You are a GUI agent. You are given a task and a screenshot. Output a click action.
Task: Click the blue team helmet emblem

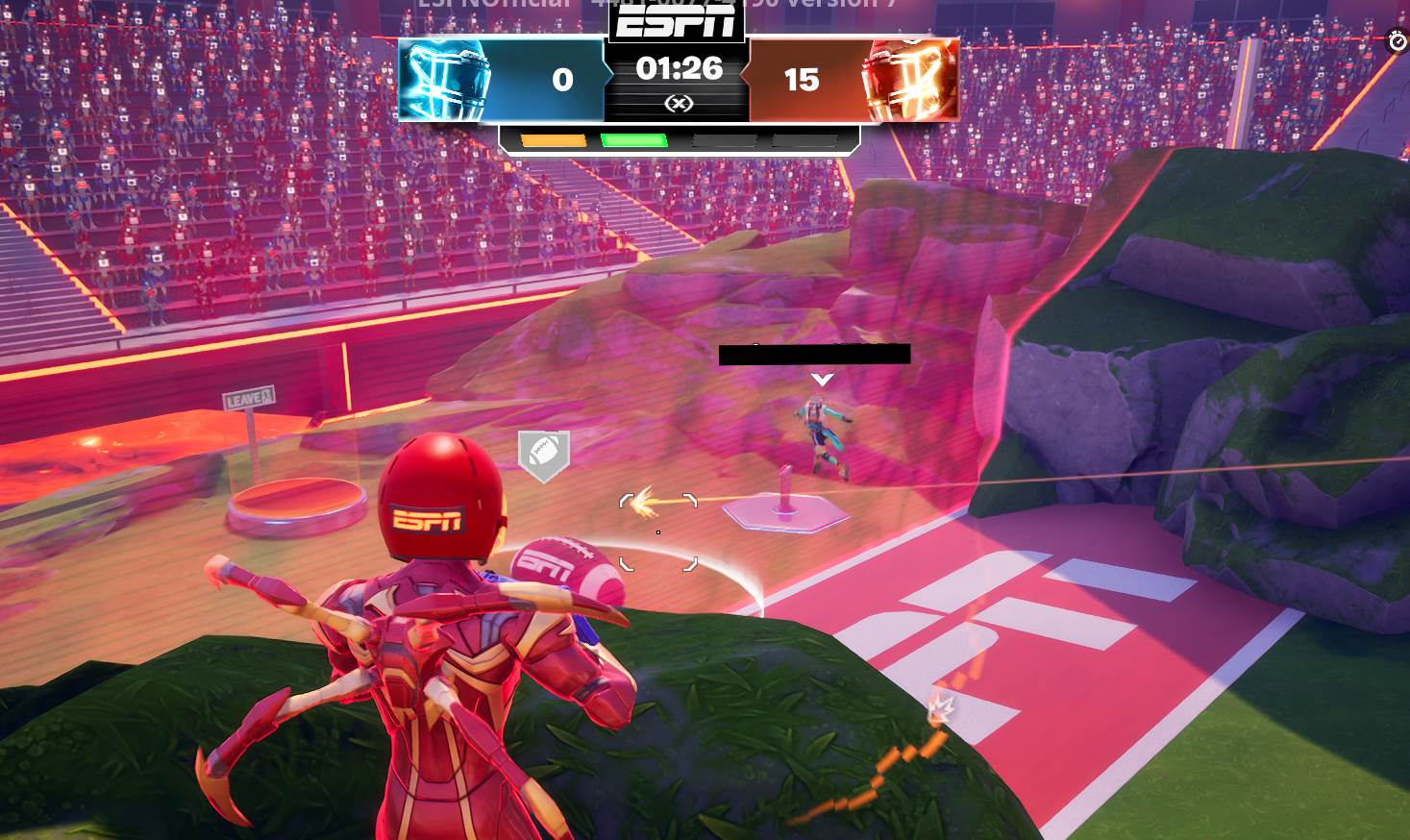pos(443,80)
